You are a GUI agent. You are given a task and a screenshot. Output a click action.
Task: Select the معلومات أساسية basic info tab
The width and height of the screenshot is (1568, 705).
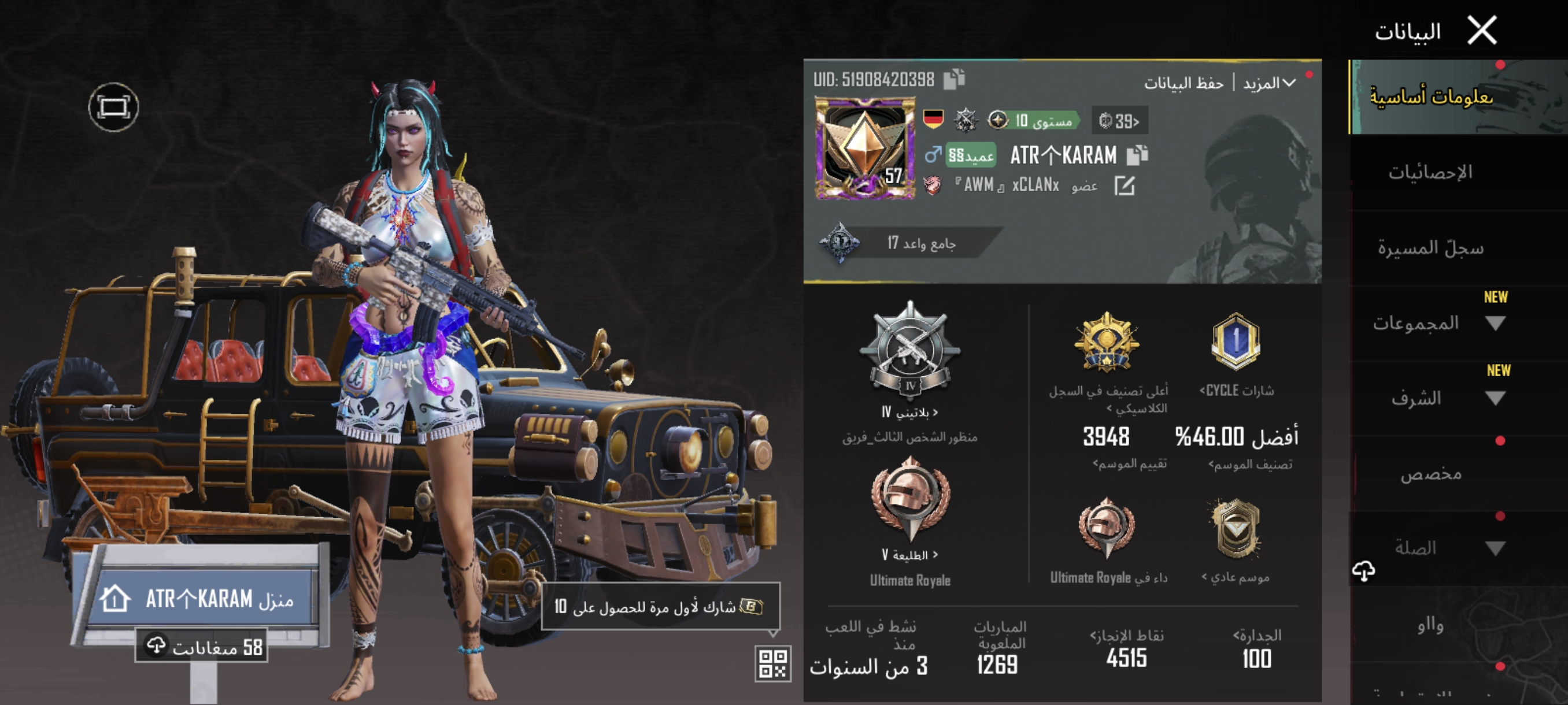click(x=1430, y=97)
